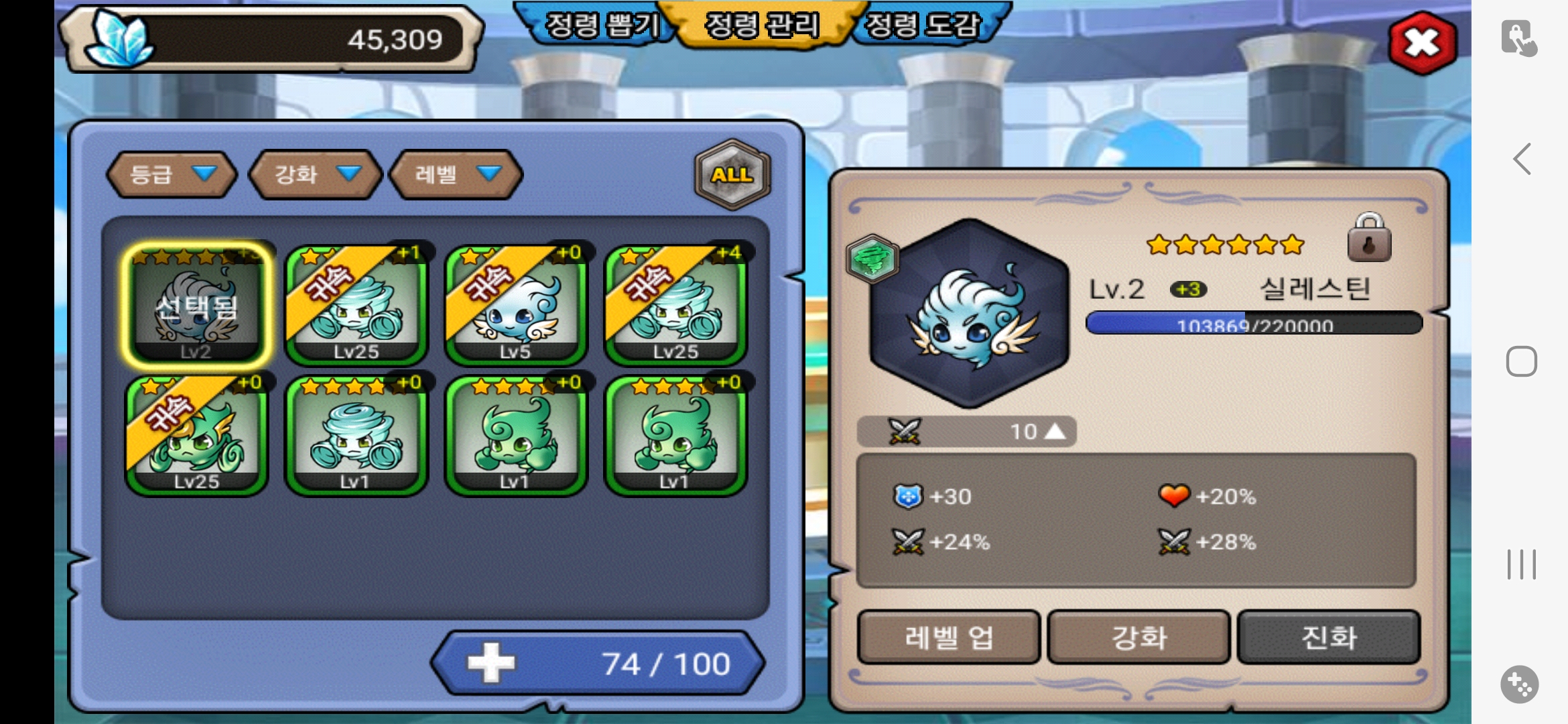1568x724 pixels.
Task: Close the spirit management screen
Action: click(1422, 44)
